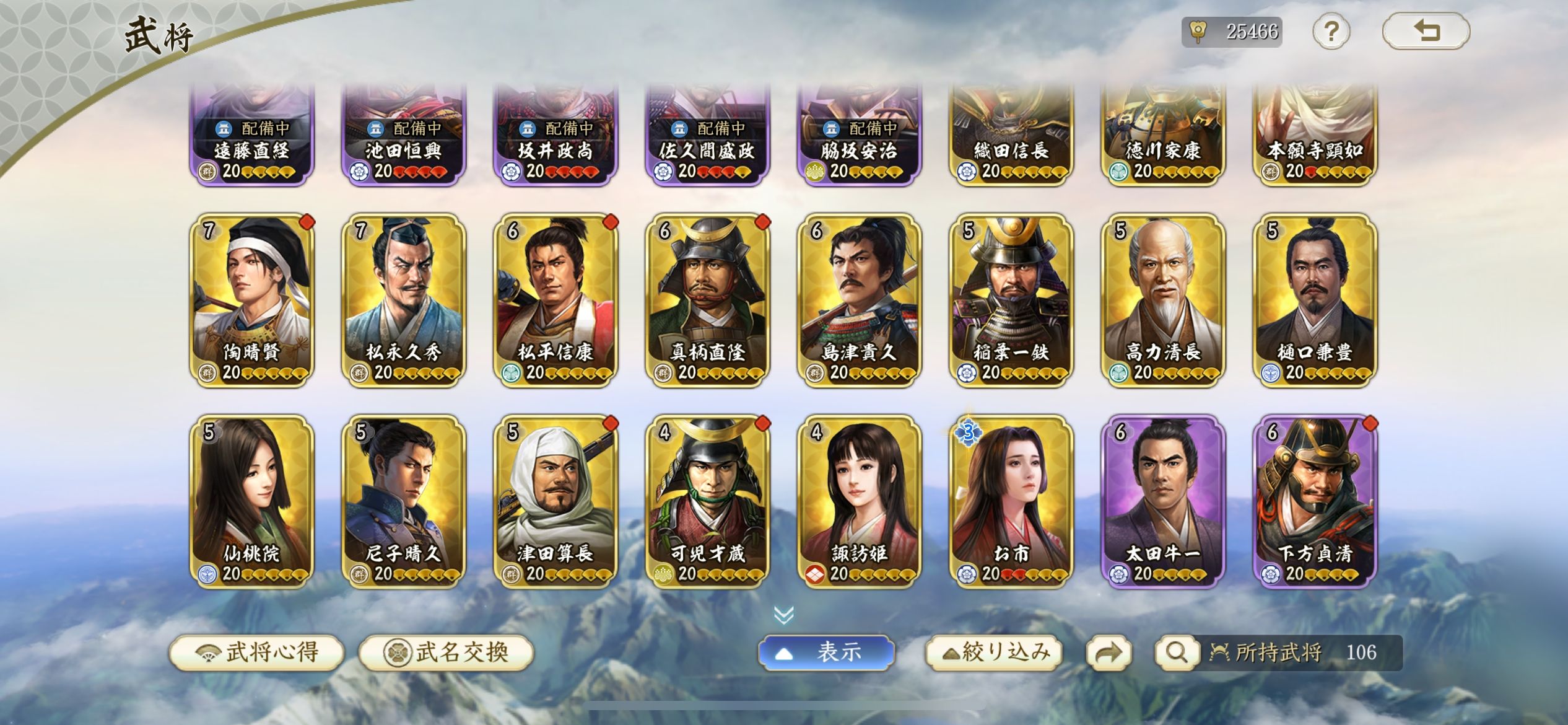Open the help question mark button
The width and height of the screenshot is (1568, 725).
tap(1331, 32)
